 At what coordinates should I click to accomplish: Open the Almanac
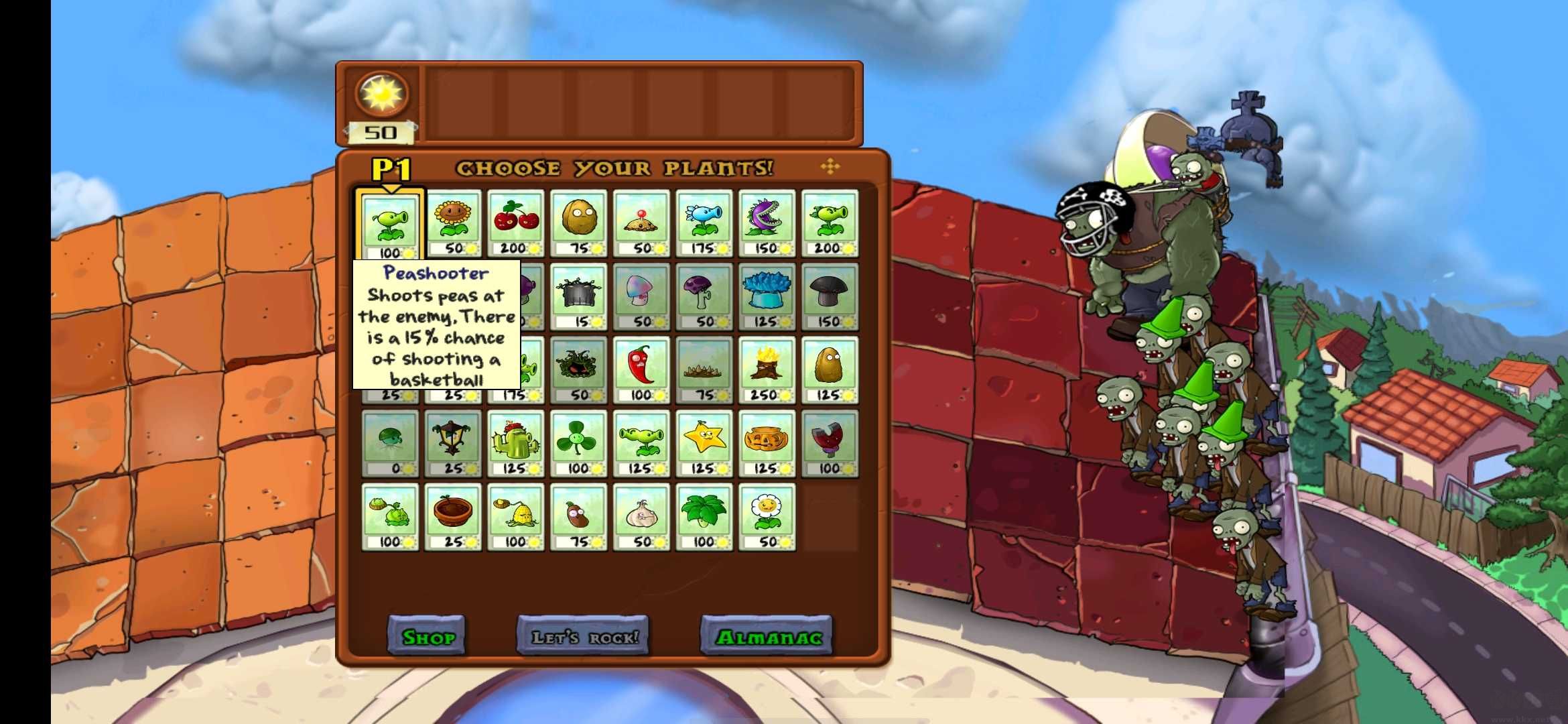click(x=767, y=636)
